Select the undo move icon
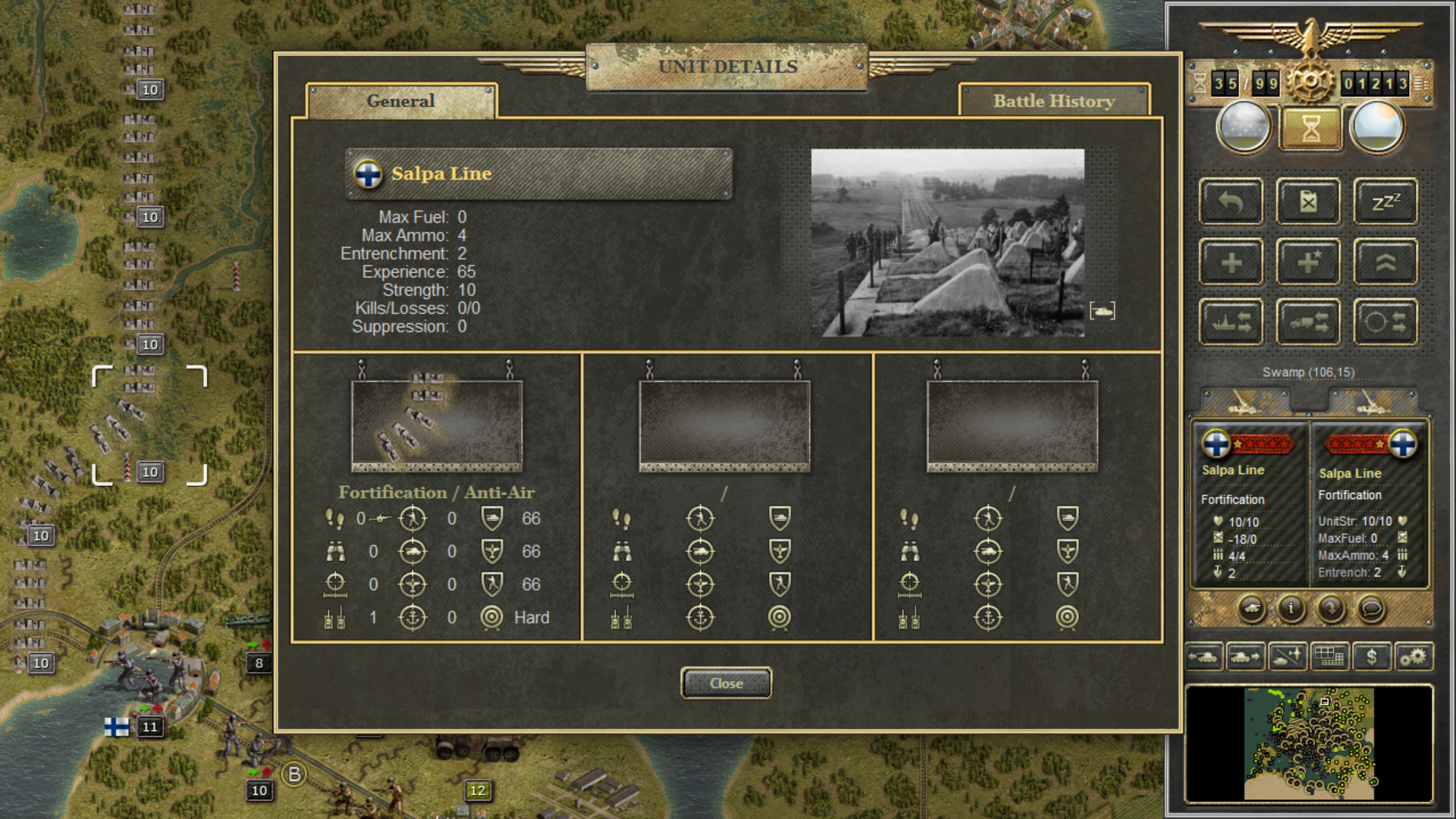The image size is (1456, 819). [1231, 201]
